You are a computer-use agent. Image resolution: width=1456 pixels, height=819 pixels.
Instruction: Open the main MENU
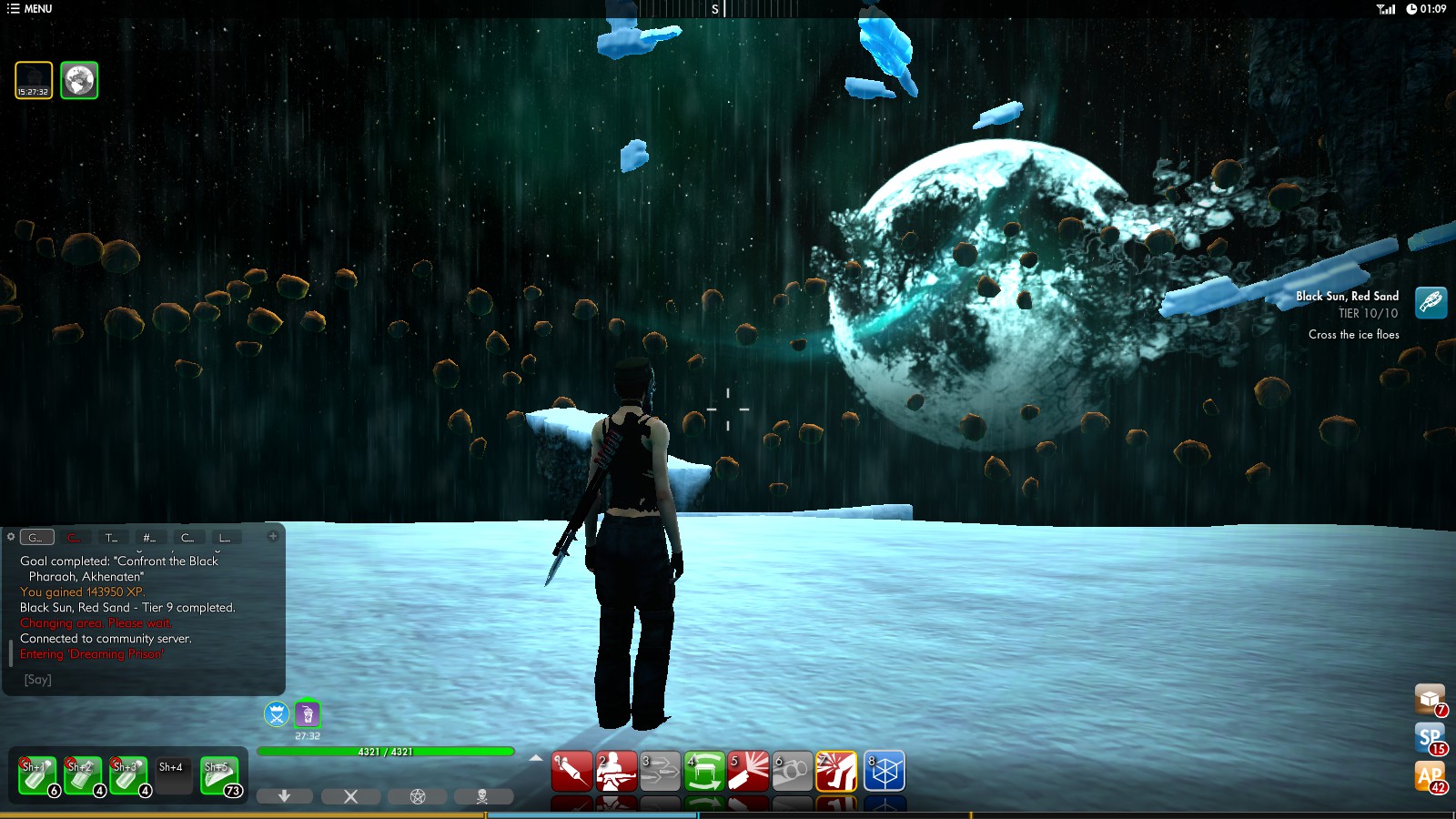pyautogui.click(x=30, y=9)
